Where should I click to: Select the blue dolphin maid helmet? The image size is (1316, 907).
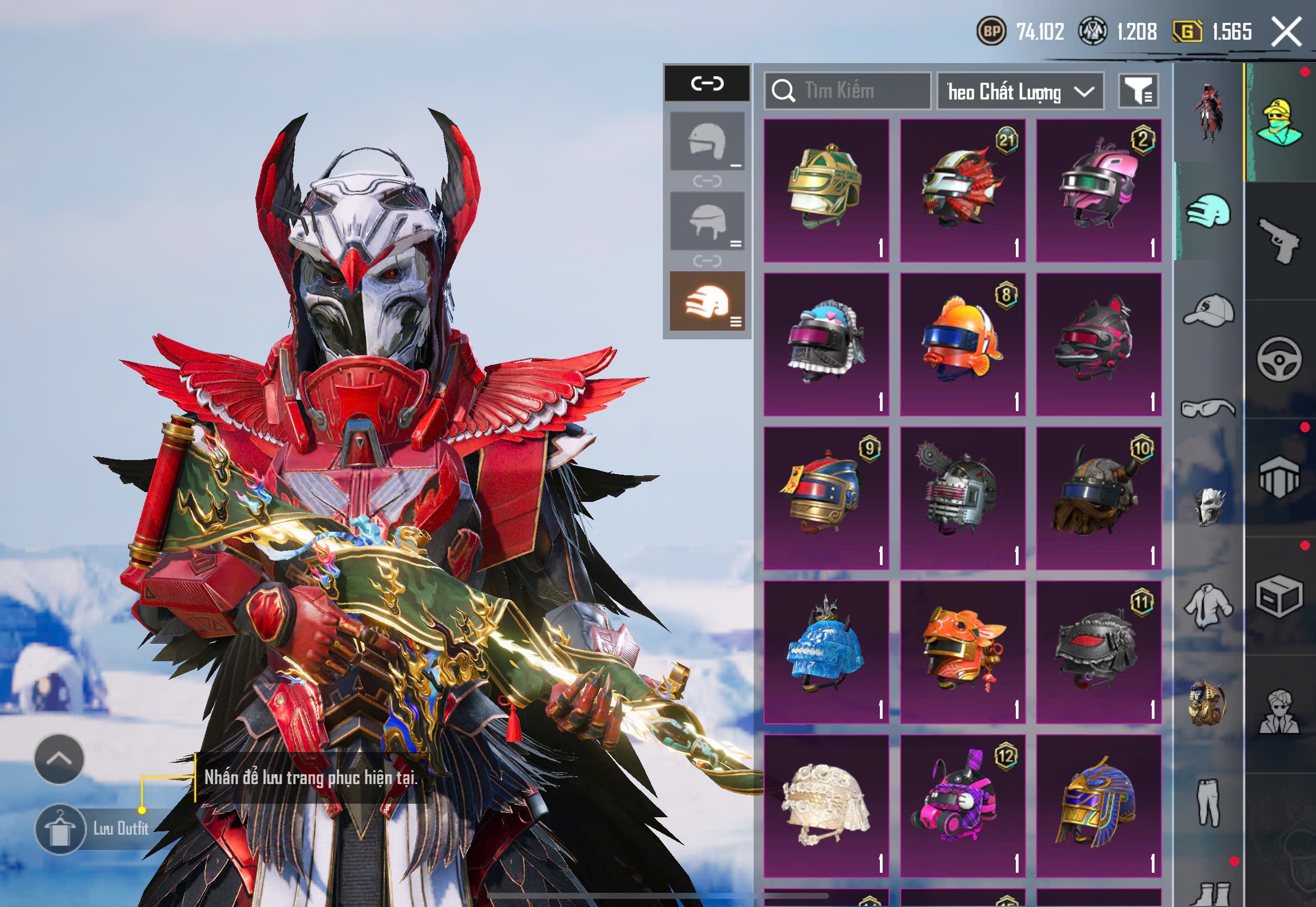826,344
